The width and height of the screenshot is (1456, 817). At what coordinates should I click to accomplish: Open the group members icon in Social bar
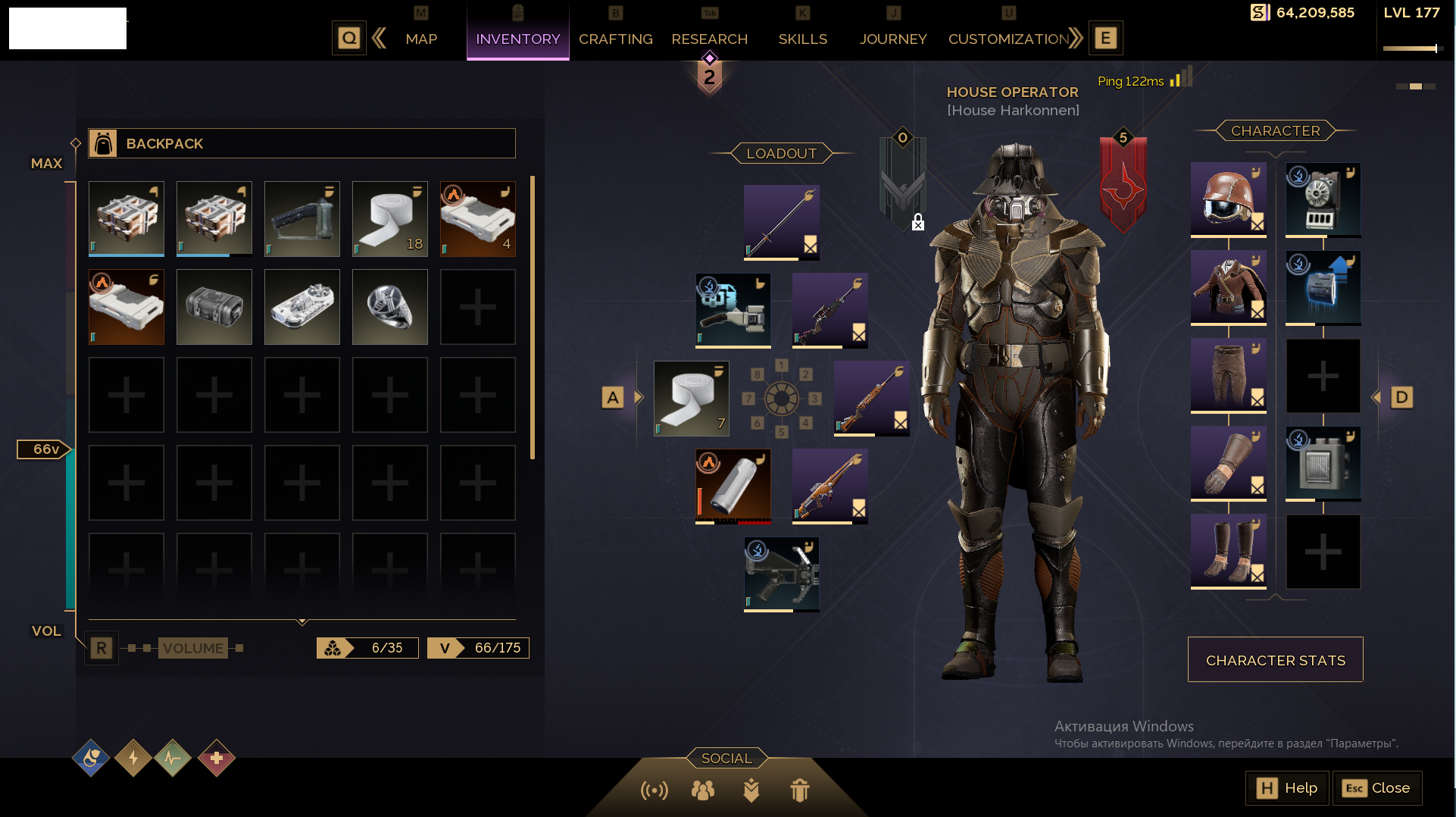click(702, 790)
